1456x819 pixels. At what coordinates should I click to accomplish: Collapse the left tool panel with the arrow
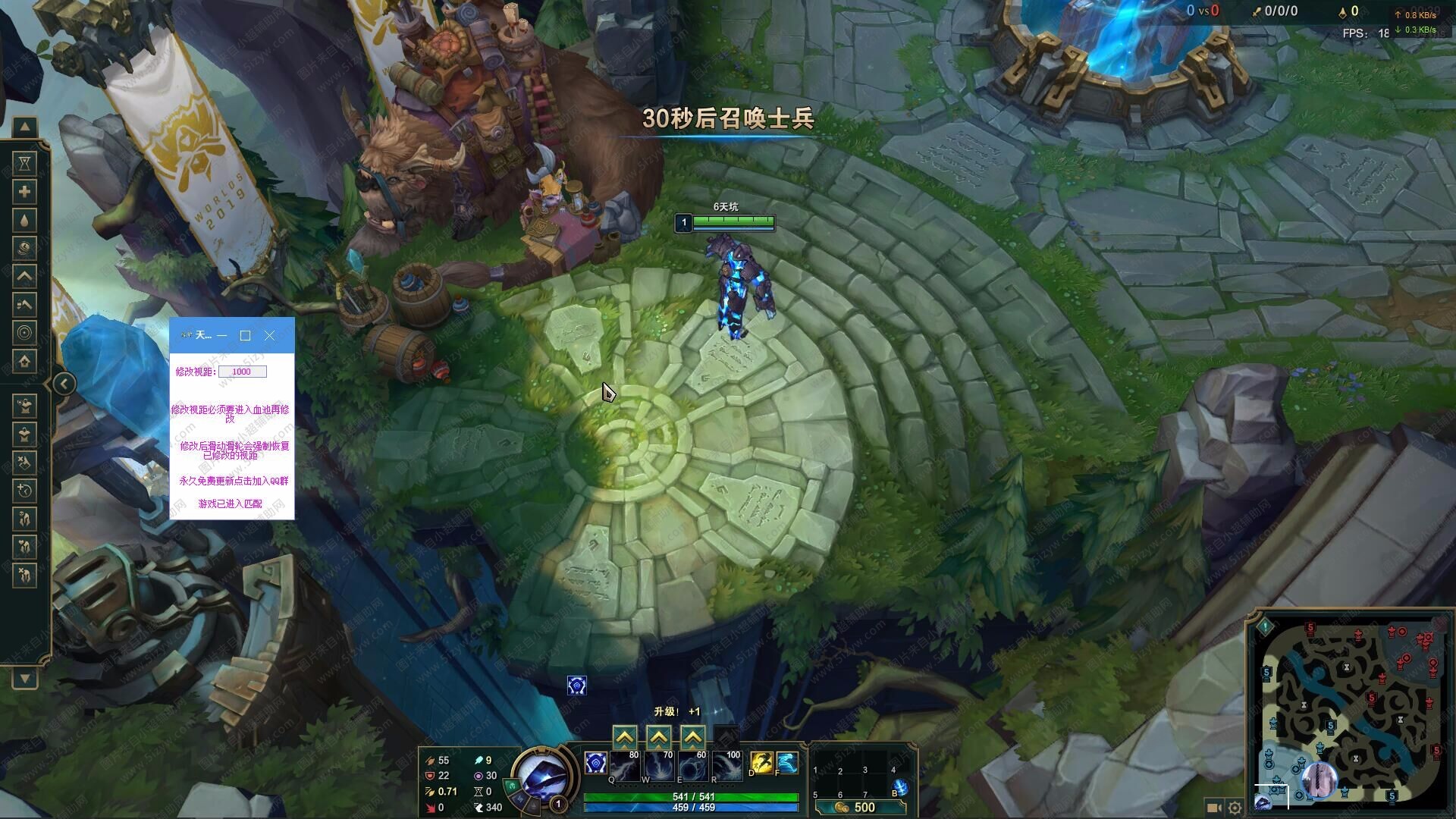[64, 384]
